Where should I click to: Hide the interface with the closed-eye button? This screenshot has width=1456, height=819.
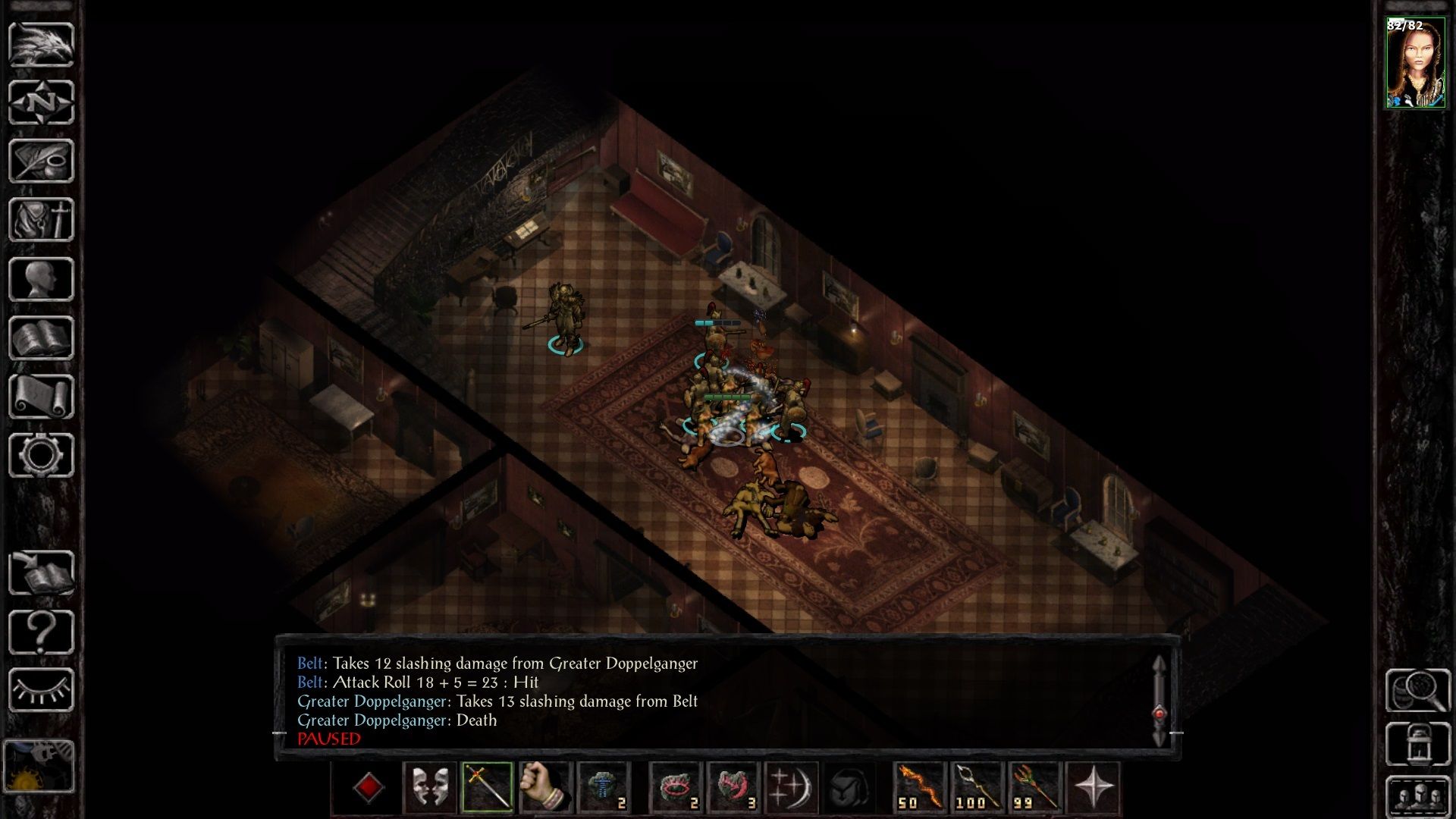click(x=41, y=690)
